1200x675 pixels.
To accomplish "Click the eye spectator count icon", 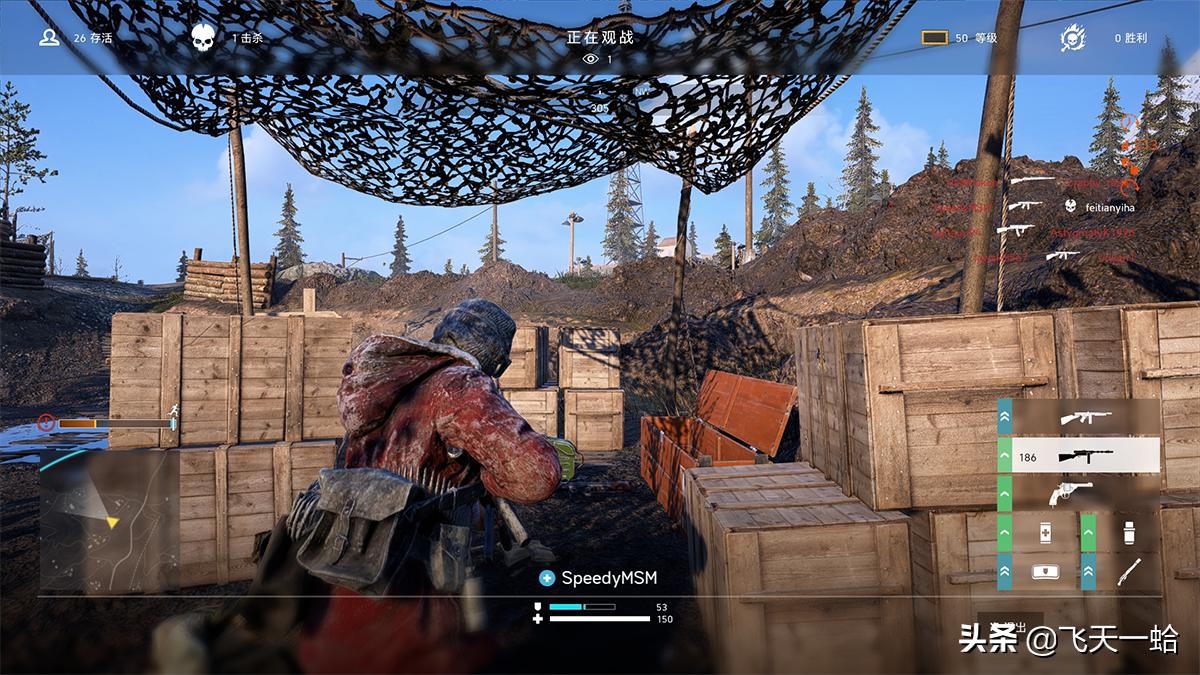I will 590,59.
